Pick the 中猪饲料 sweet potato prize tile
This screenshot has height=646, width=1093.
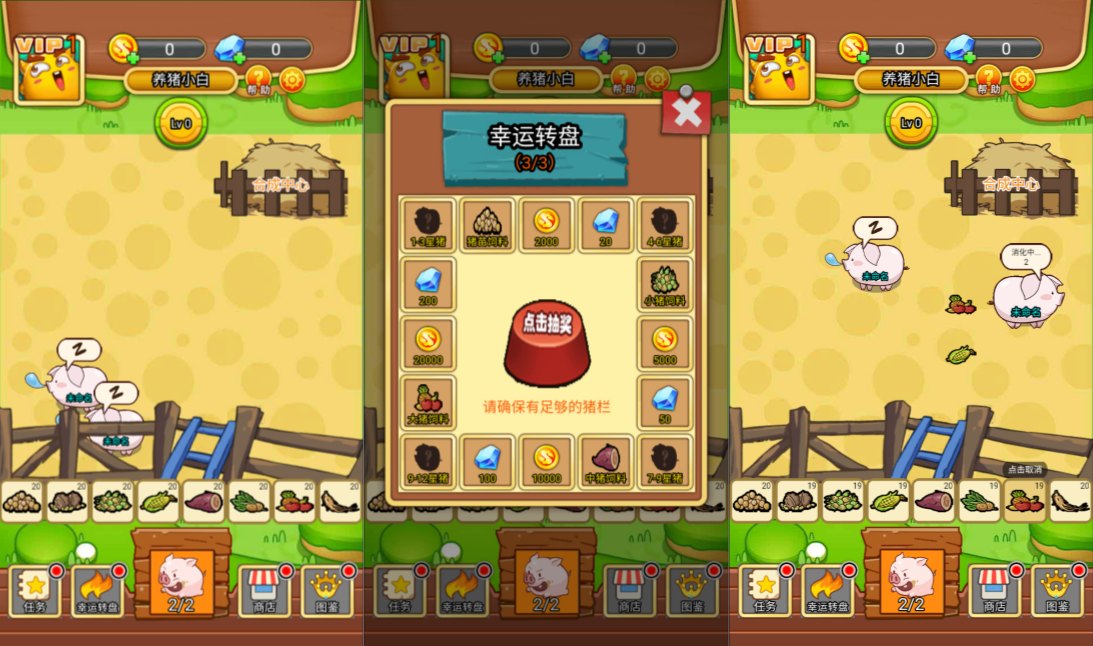coord(604,462)
